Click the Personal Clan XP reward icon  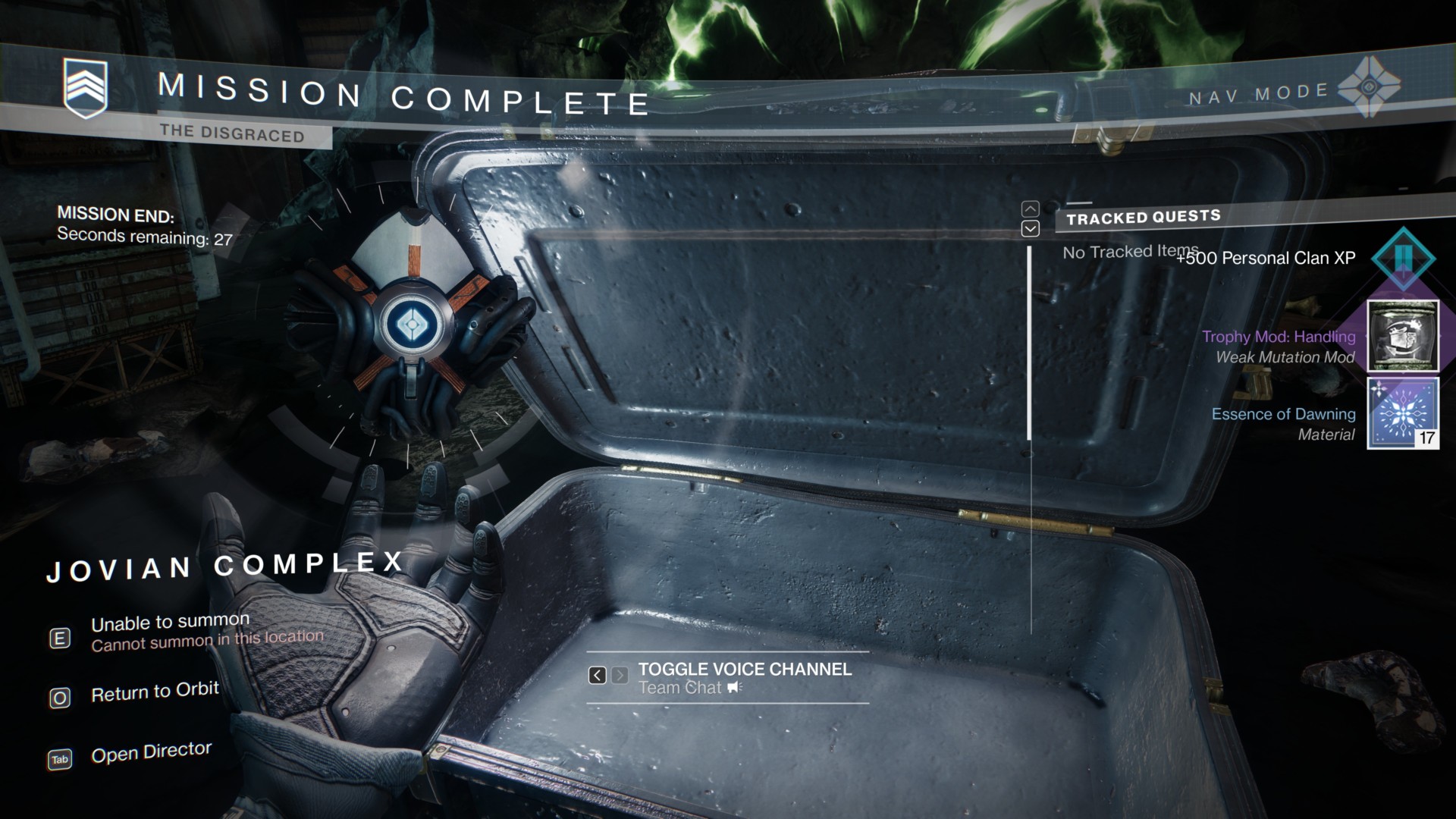coord(1402,258)
